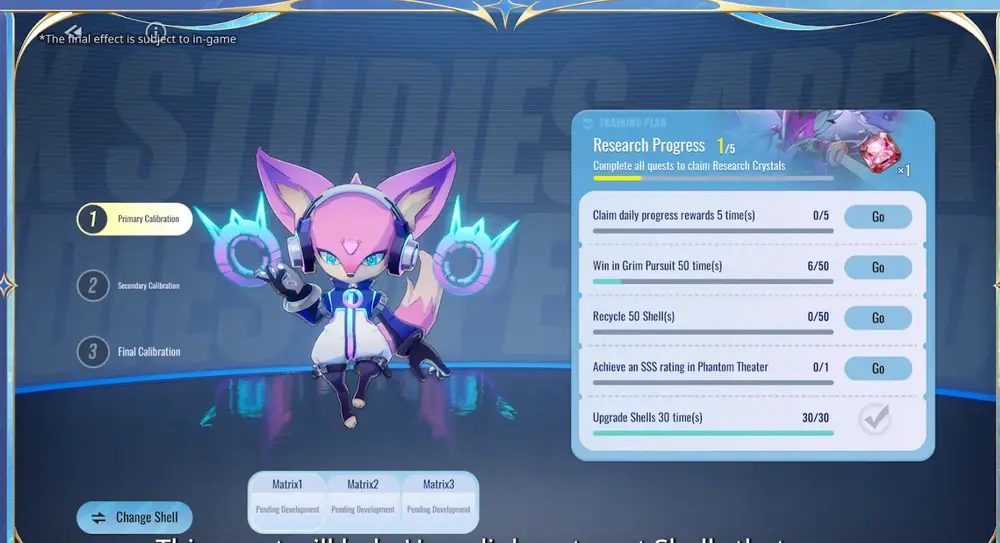Open the Change Shell option
Viewport: 1000px width, 543px height.
135,517
